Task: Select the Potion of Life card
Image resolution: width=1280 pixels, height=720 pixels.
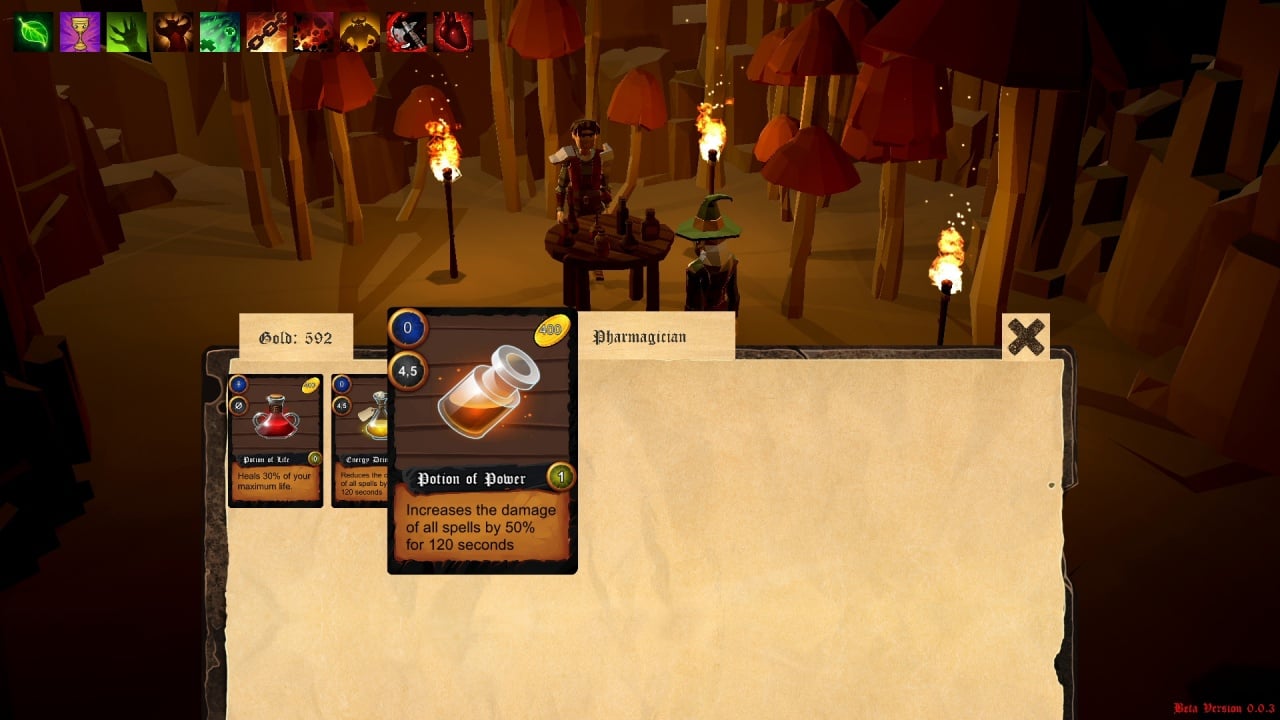Action: 275,440
